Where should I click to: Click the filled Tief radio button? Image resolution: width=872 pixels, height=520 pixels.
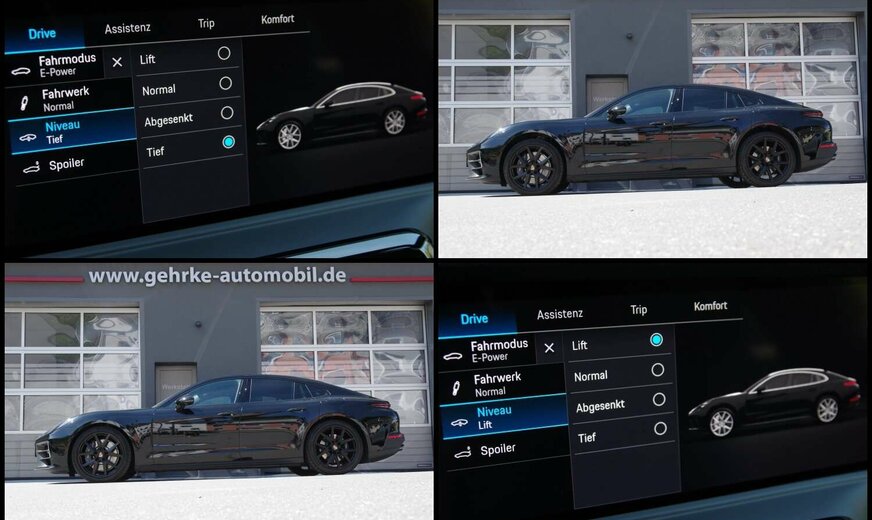pos(229,142)
